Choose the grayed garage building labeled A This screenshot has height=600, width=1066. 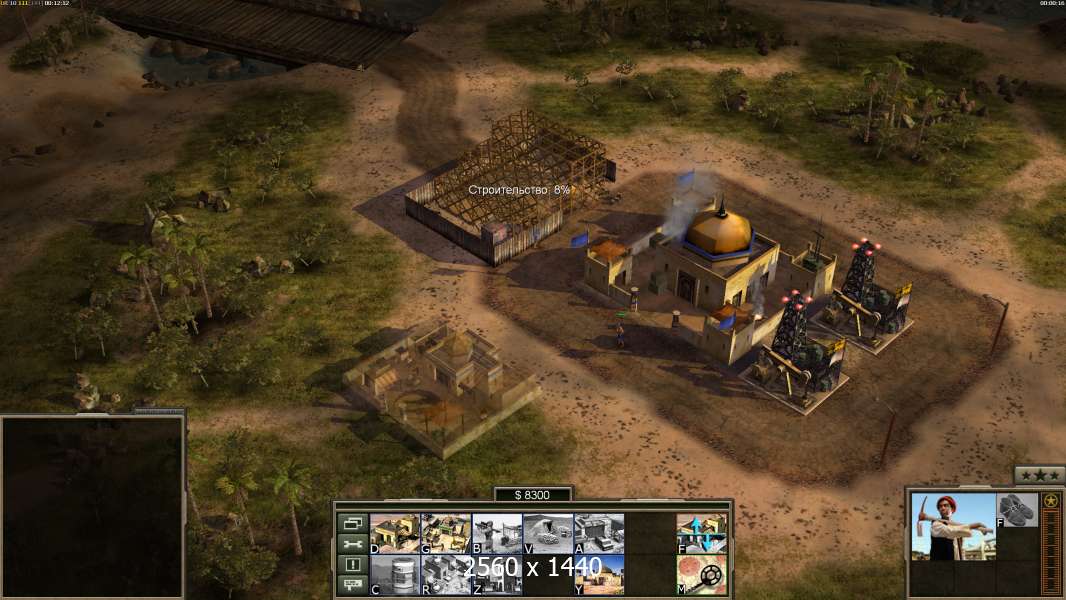tap(599, 533)
